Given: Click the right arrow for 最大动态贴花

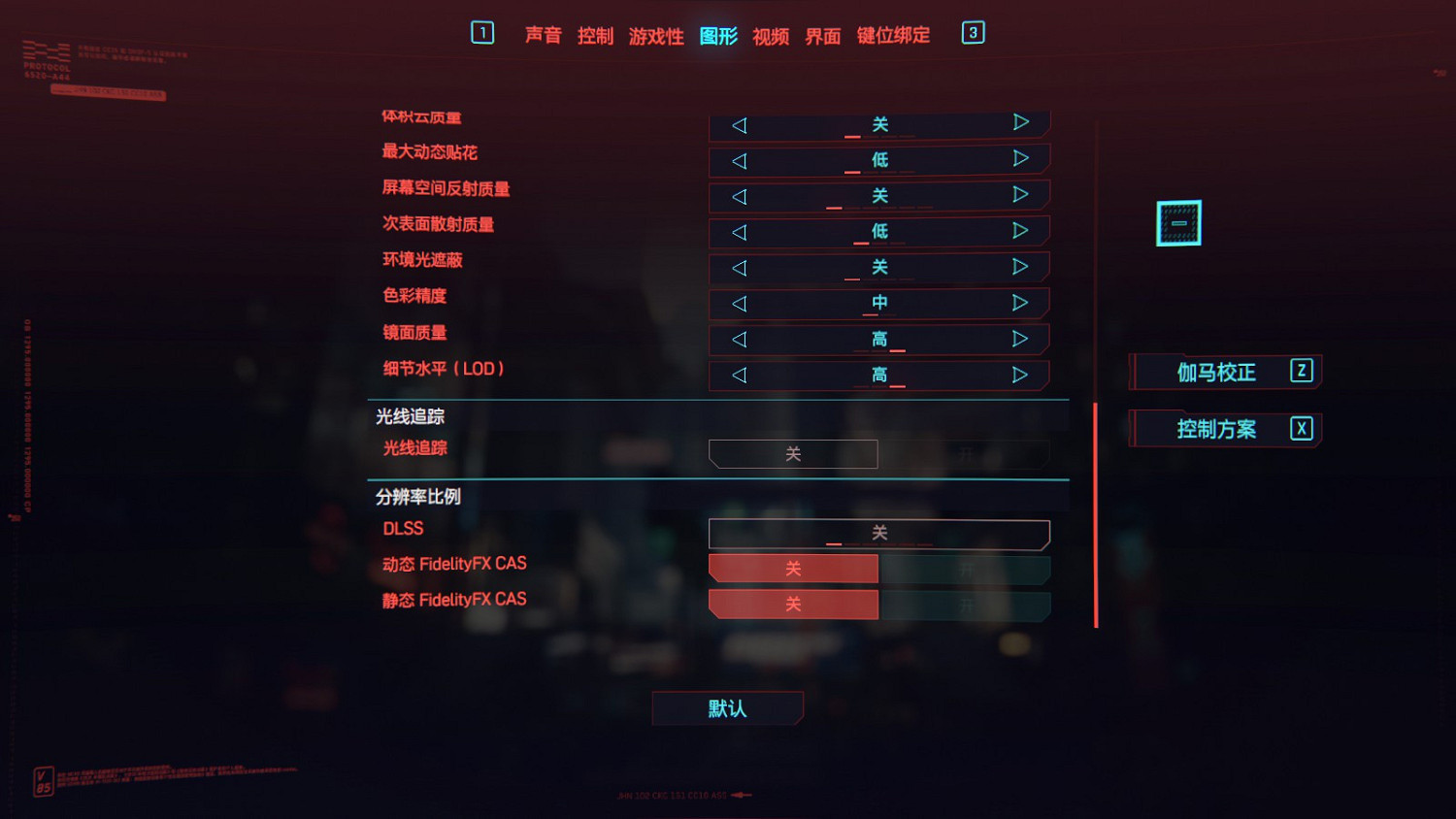Looking at the screenshot, I should coord(1019,159).
